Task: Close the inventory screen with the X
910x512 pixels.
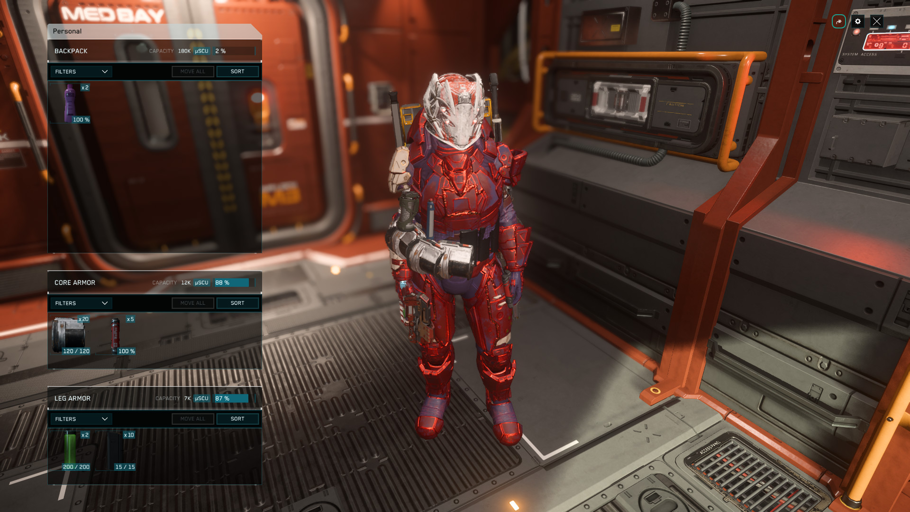Action: pyautogui.click(x=876, y=21)
